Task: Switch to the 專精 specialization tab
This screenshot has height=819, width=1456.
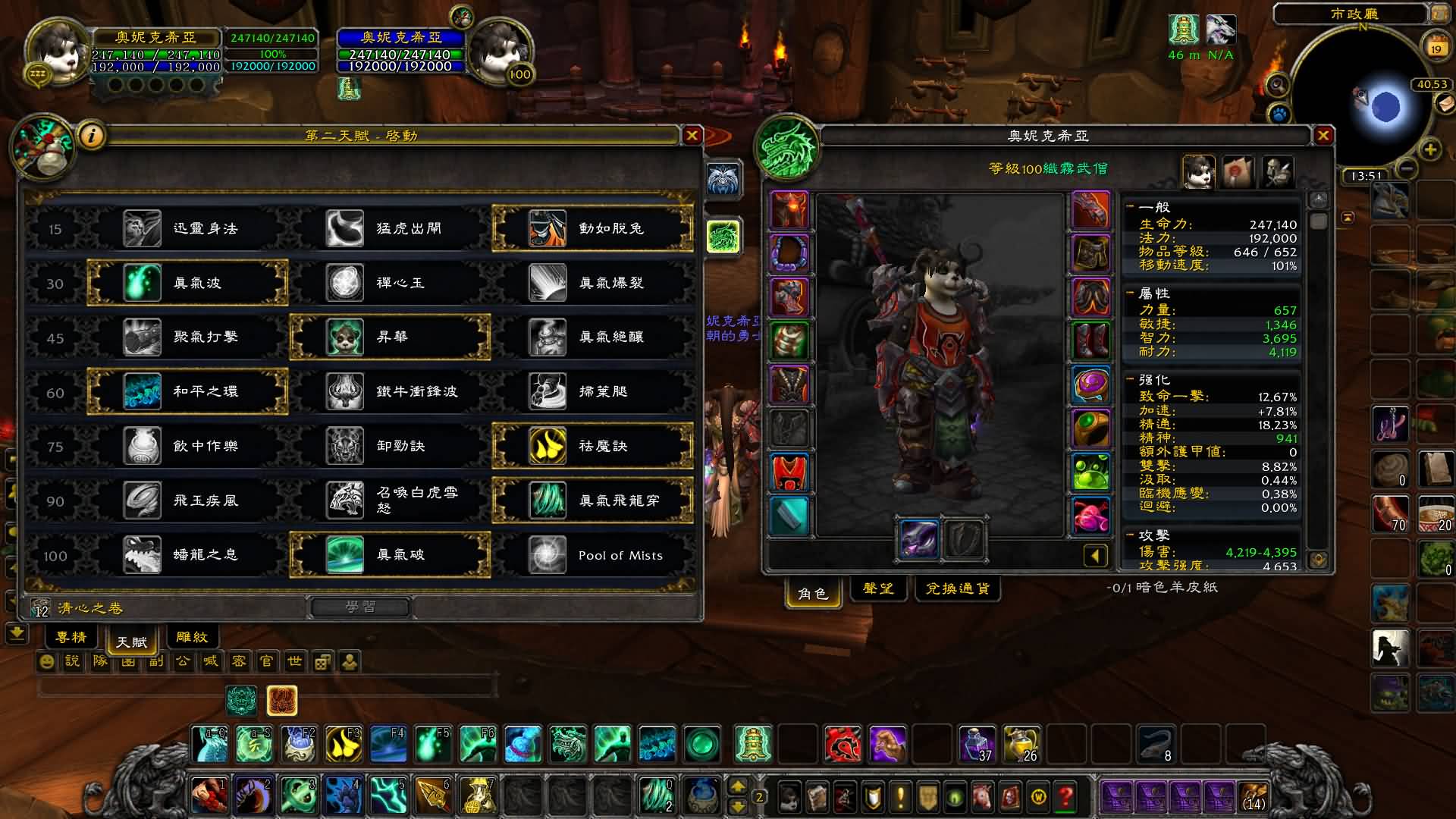Action: pos(71,637)
